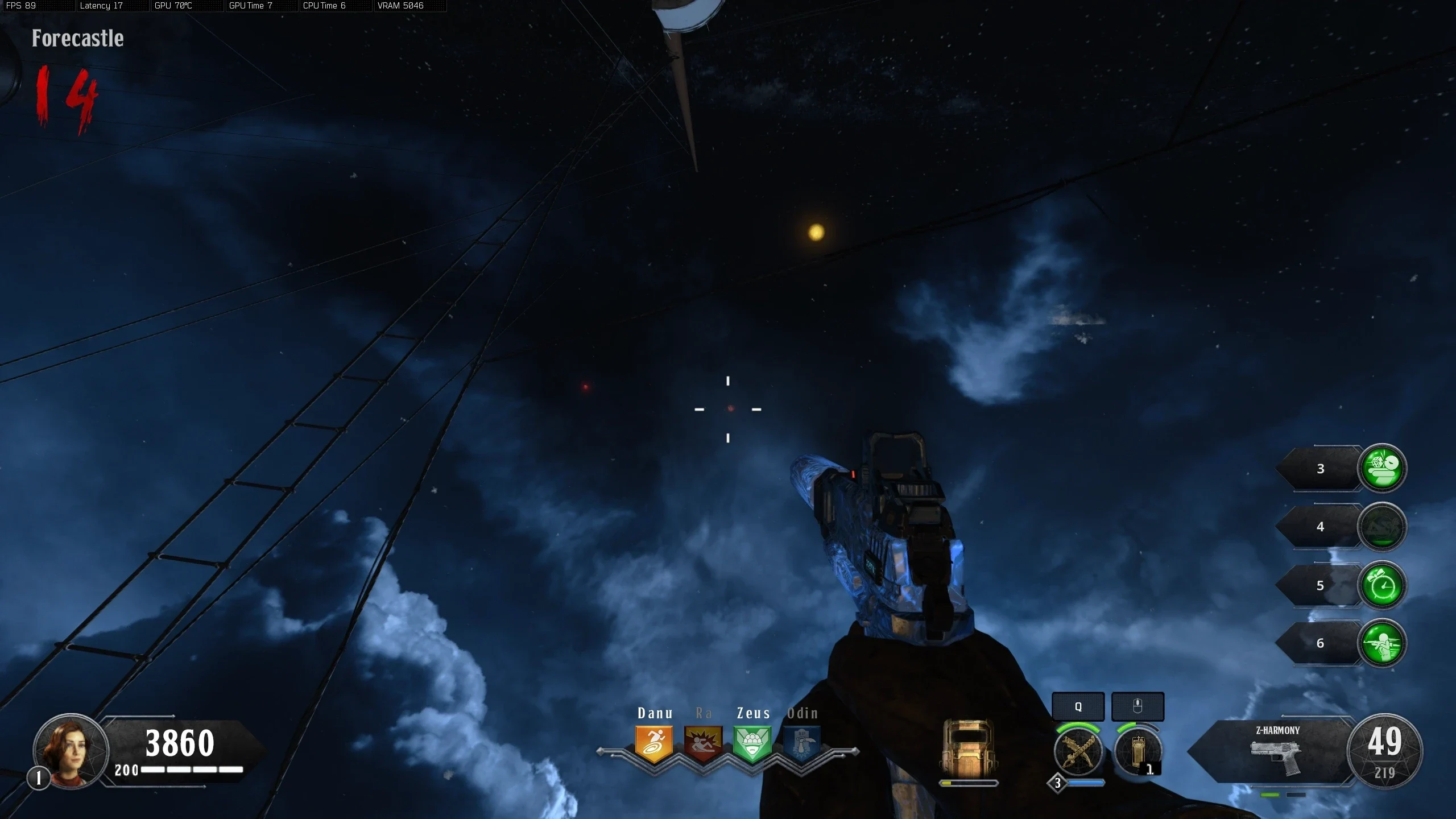The width and height of the screenshot is (1456, 819).
Task: Activate the crossed-blades special weapon icon
Action: coord(1078,752)
